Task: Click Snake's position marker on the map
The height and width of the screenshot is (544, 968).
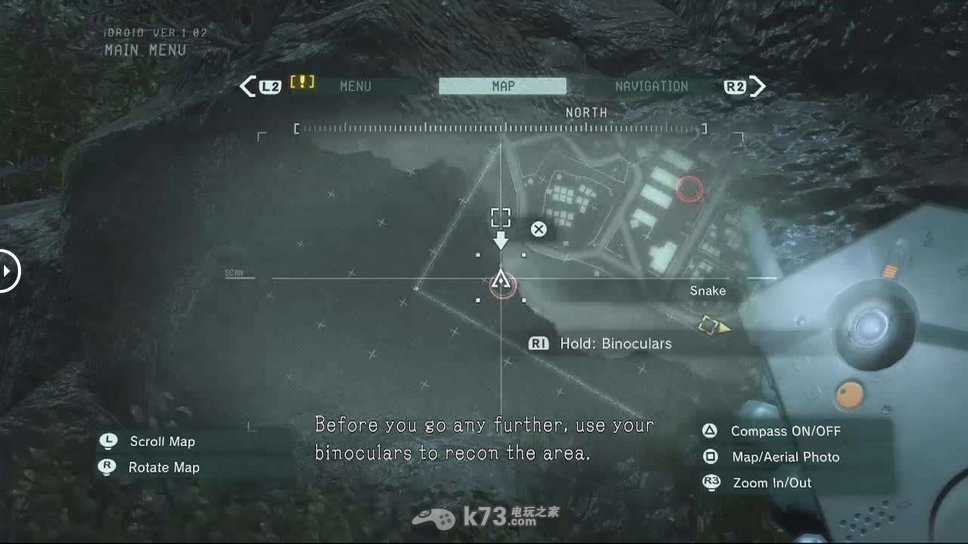Action: pos(501,283)
